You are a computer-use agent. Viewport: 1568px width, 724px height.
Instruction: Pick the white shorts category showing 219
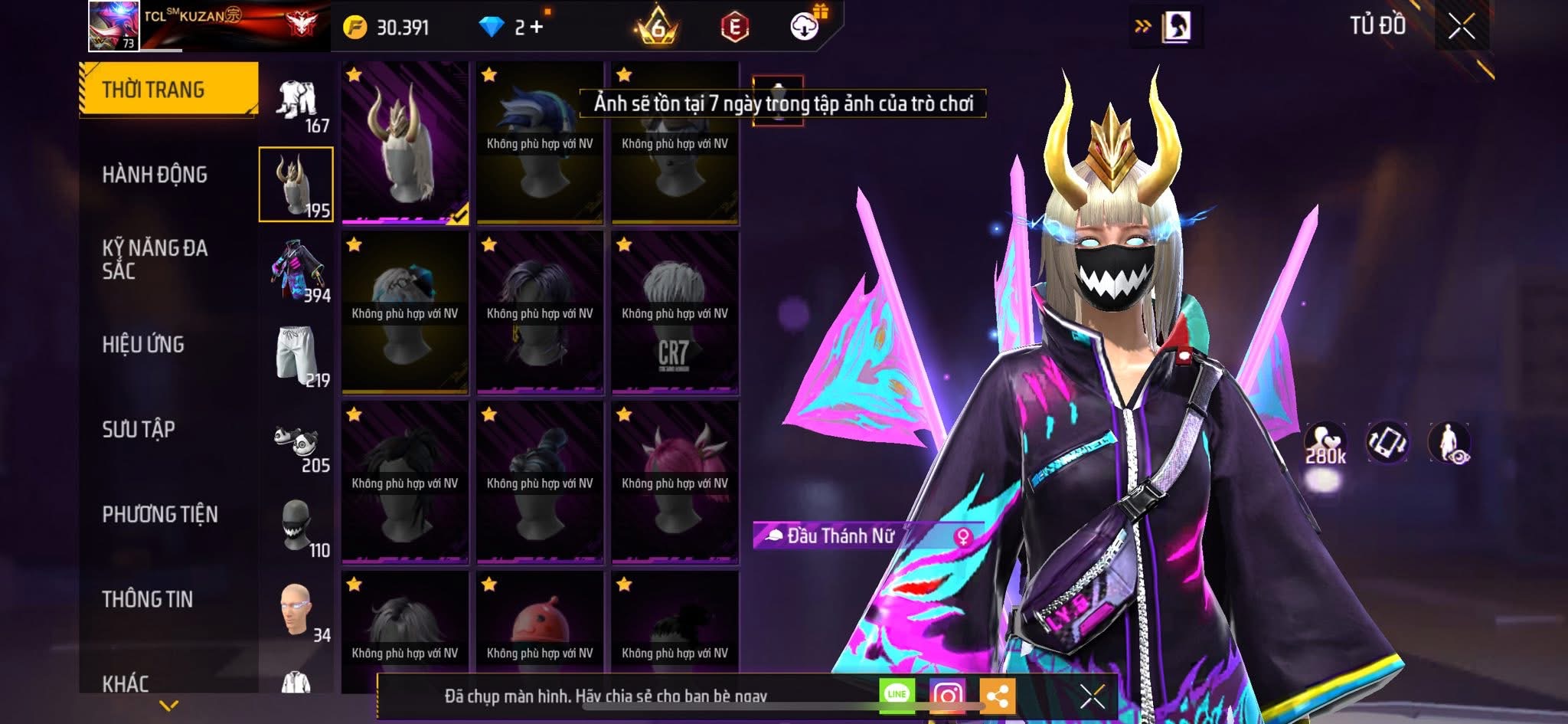coord(297,356)
